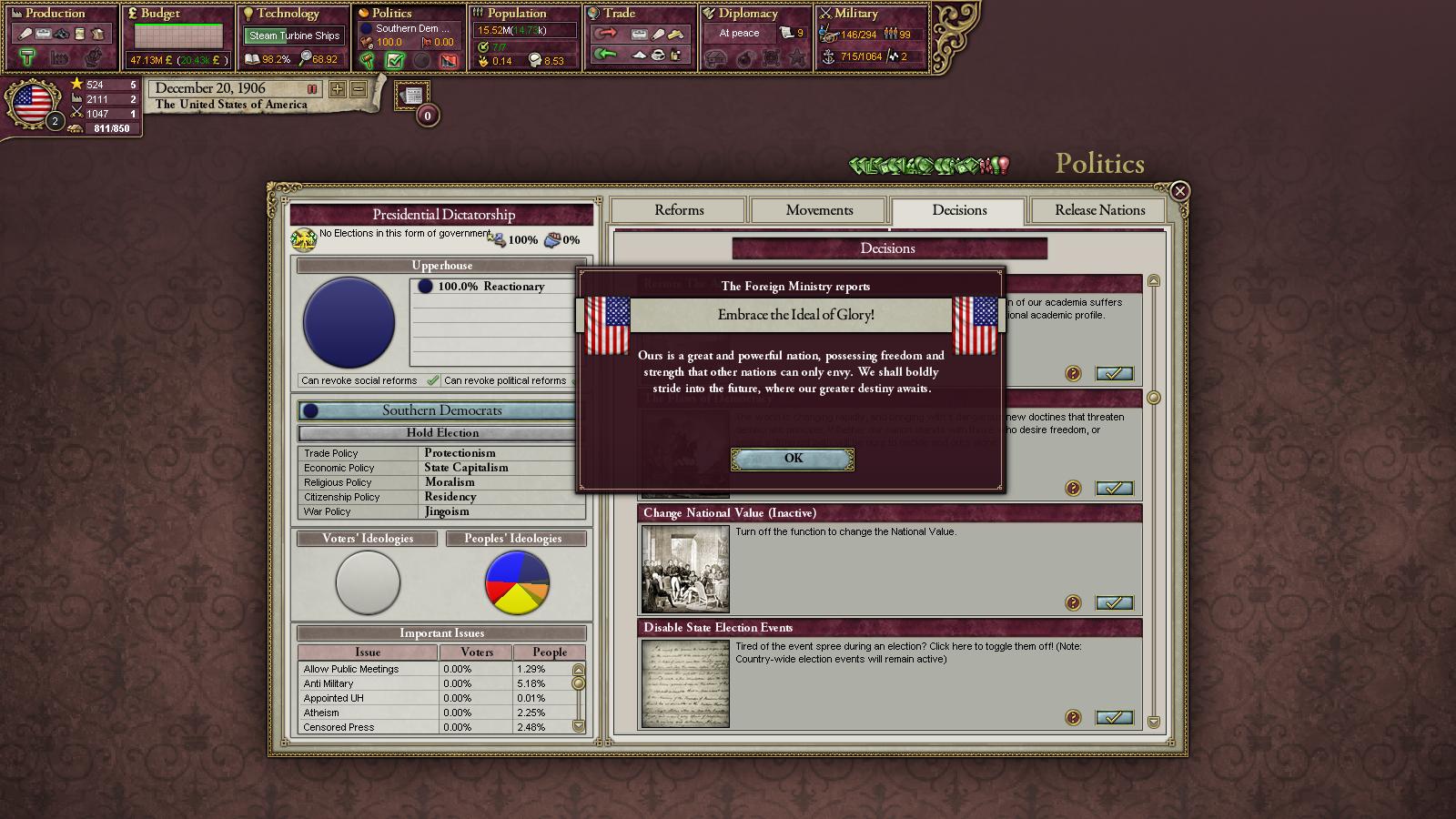The width and height of the screenshot is (1456, 819).
Task: Close the Politics window
Action: pyautogui.click(x=1179, y=191)
